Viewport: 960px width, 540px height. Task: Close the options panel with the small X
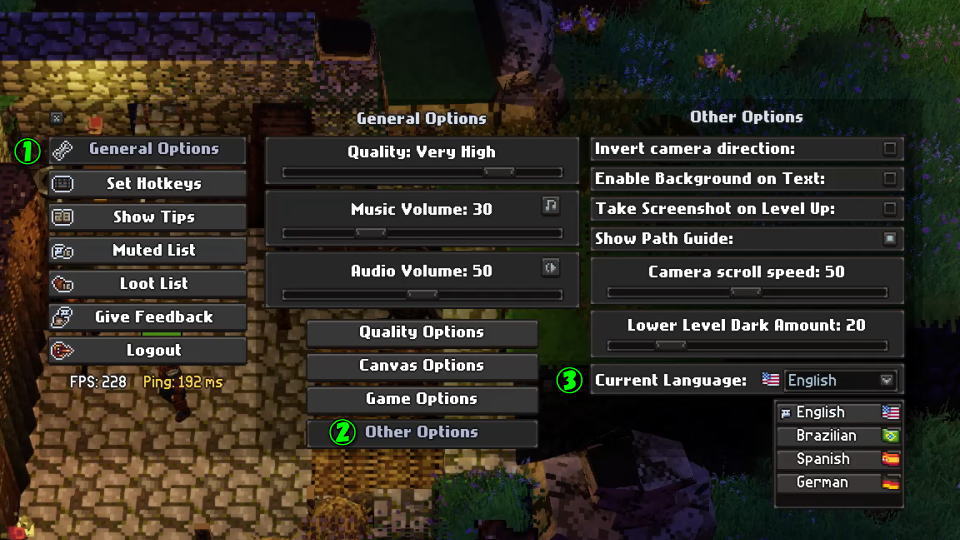pos(57,118)
